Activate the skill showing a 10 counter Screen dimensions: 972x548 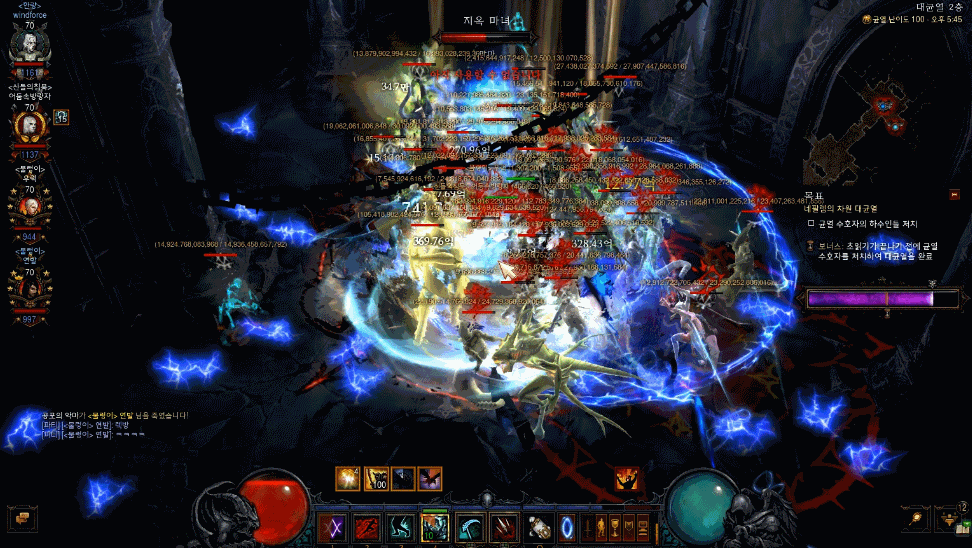[x=435, y=527]
